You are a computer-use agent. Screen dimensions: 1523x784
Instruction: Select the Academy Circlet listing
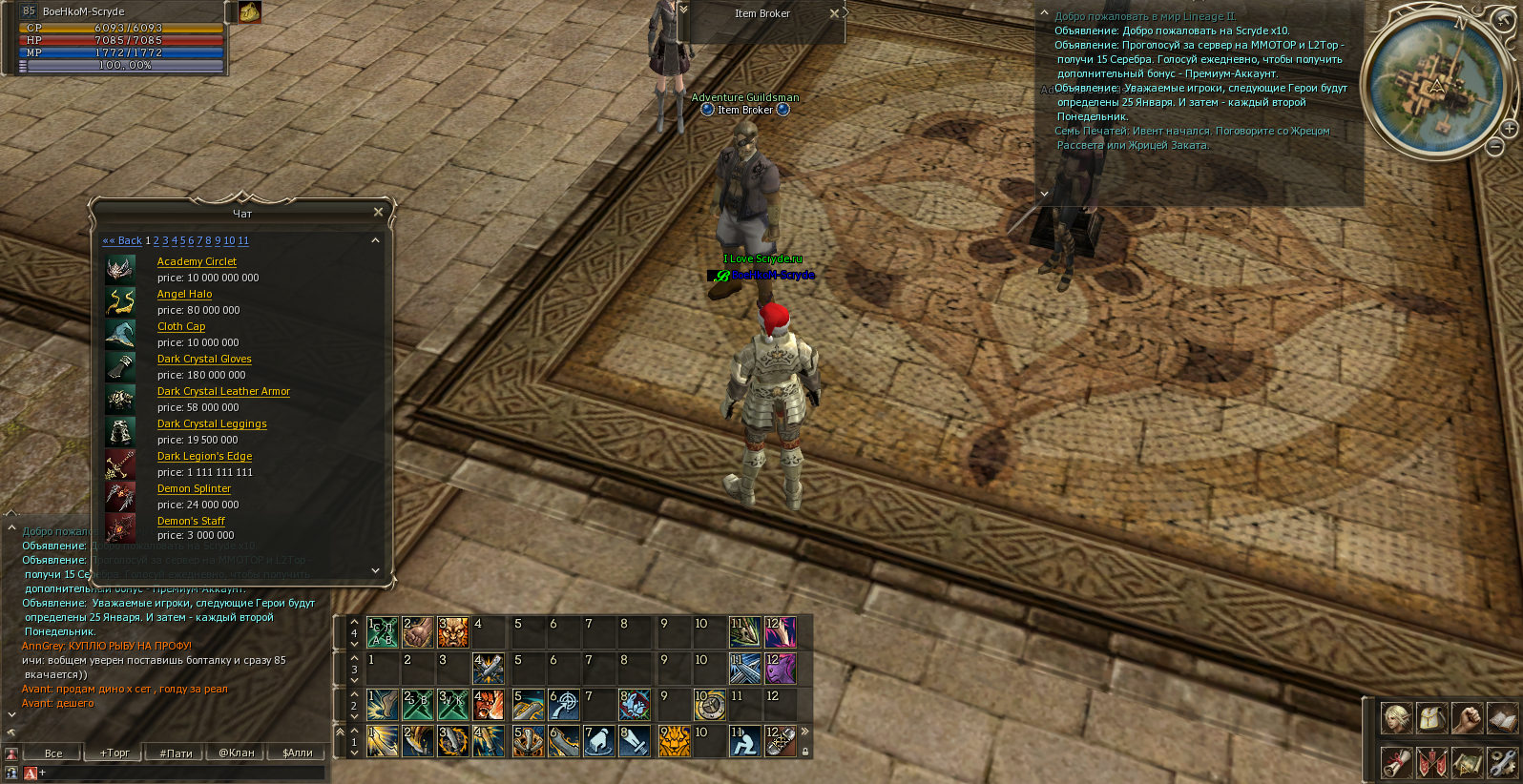(x=197, y=261)
